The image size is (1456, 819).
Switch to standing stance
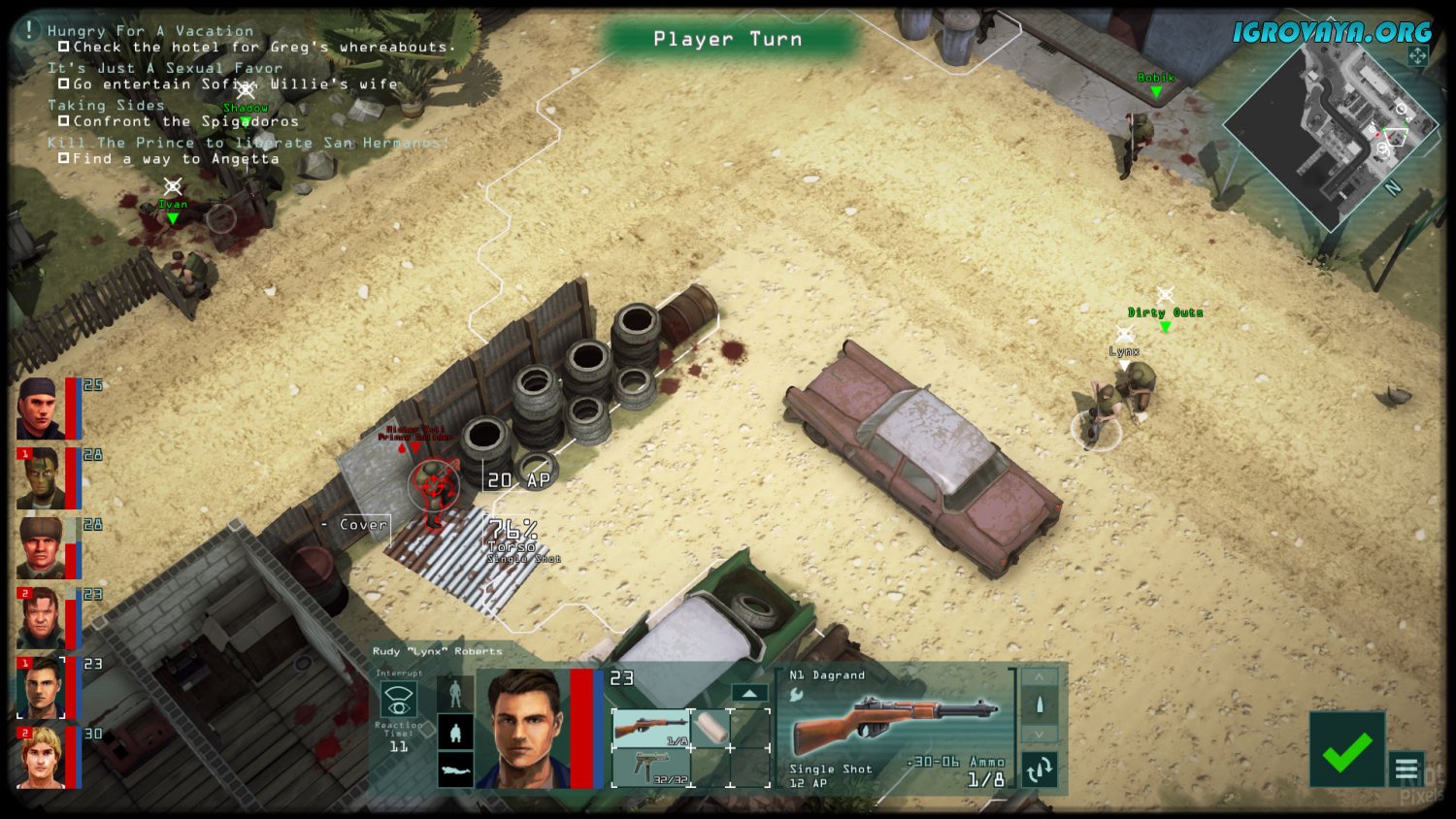(455, 693)
